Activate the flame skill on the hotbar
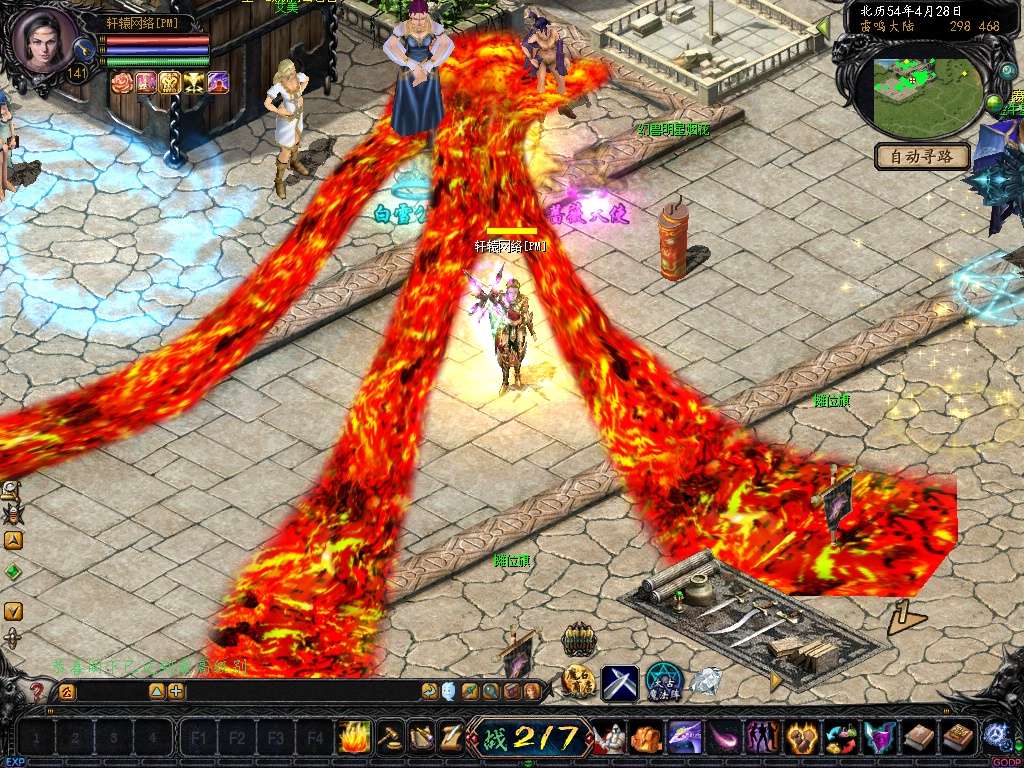1024x768 pixels. [x=354, y=738]
